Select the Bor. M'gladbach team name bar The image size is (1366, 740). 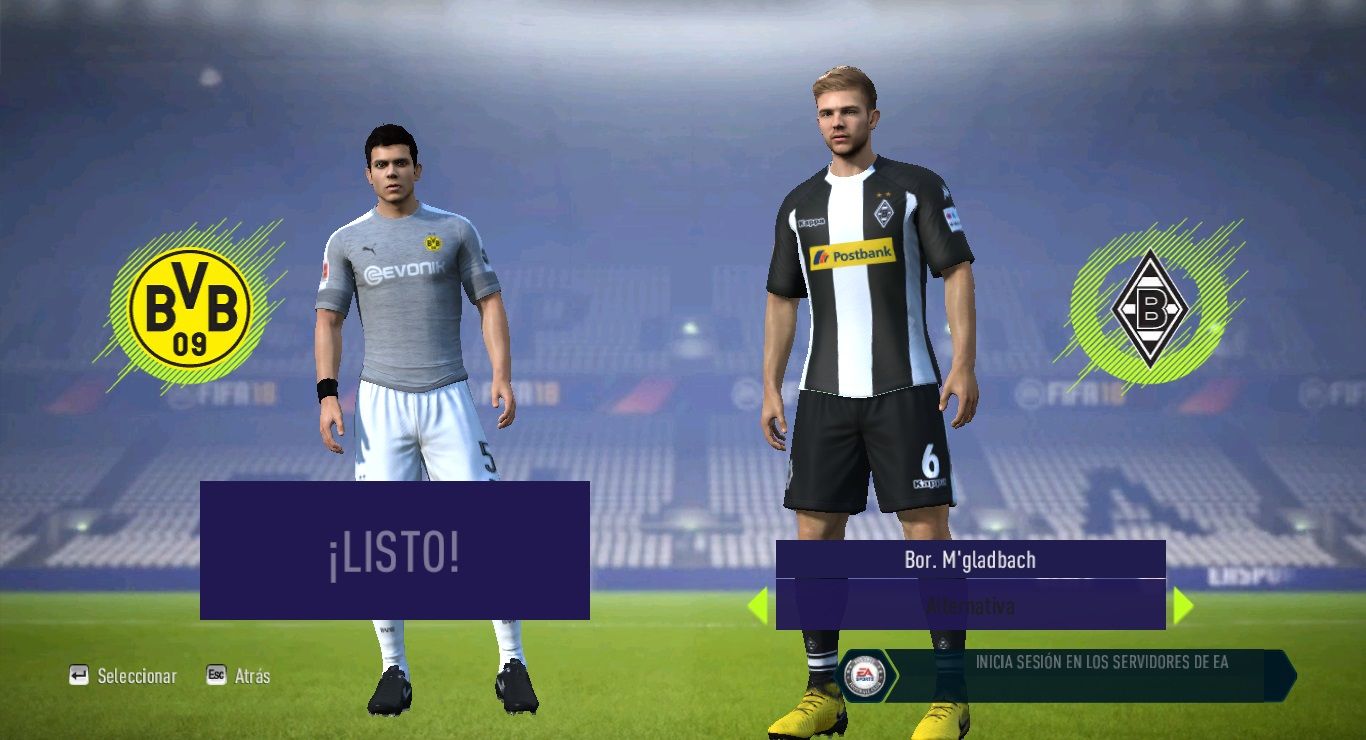pos(970,560)
